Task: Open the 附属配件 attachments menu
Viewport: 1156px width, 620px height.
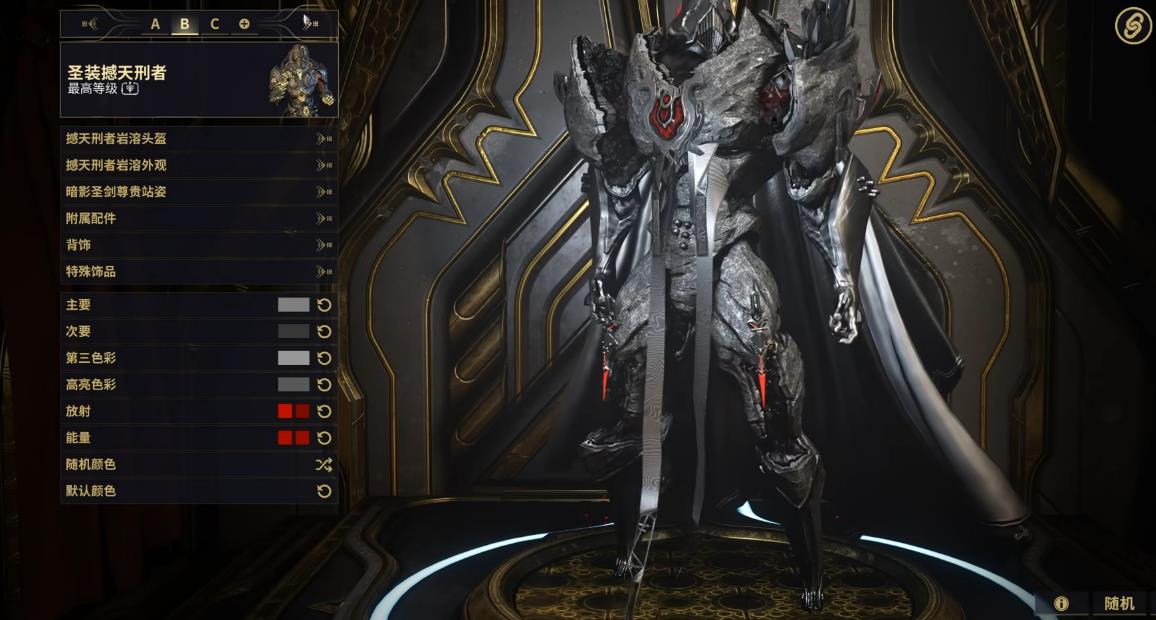Action: pyautogui.click(x=198, y=218)
